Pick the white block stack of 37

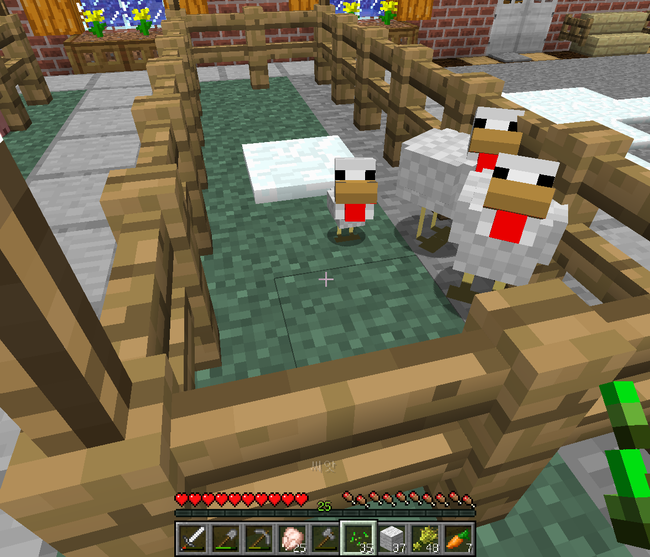(x=391, y=538)
